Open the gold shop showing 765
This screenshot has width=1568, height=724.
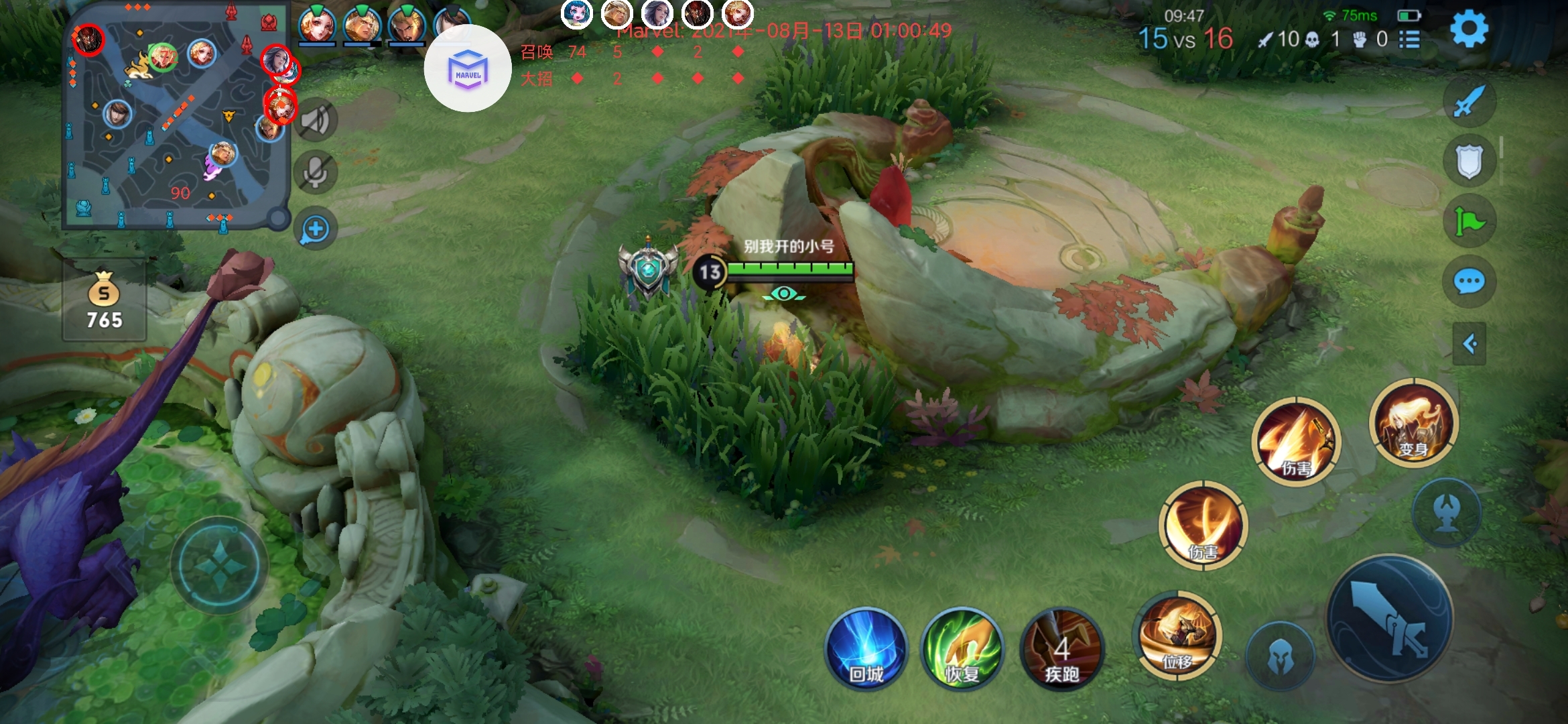click(x=105, y=302)
